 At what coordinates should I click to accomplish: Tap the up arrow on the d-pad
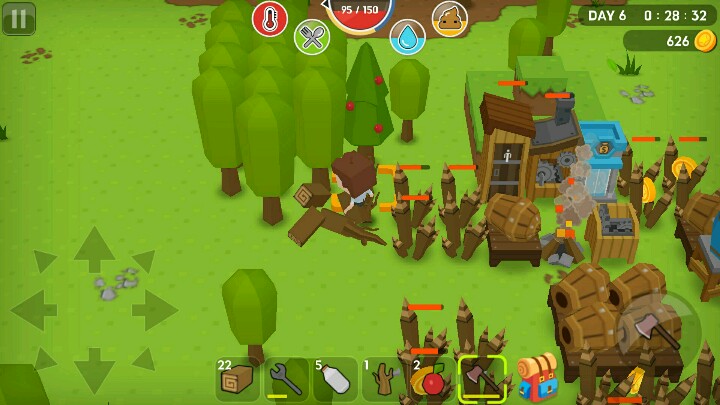coord(94,249)
